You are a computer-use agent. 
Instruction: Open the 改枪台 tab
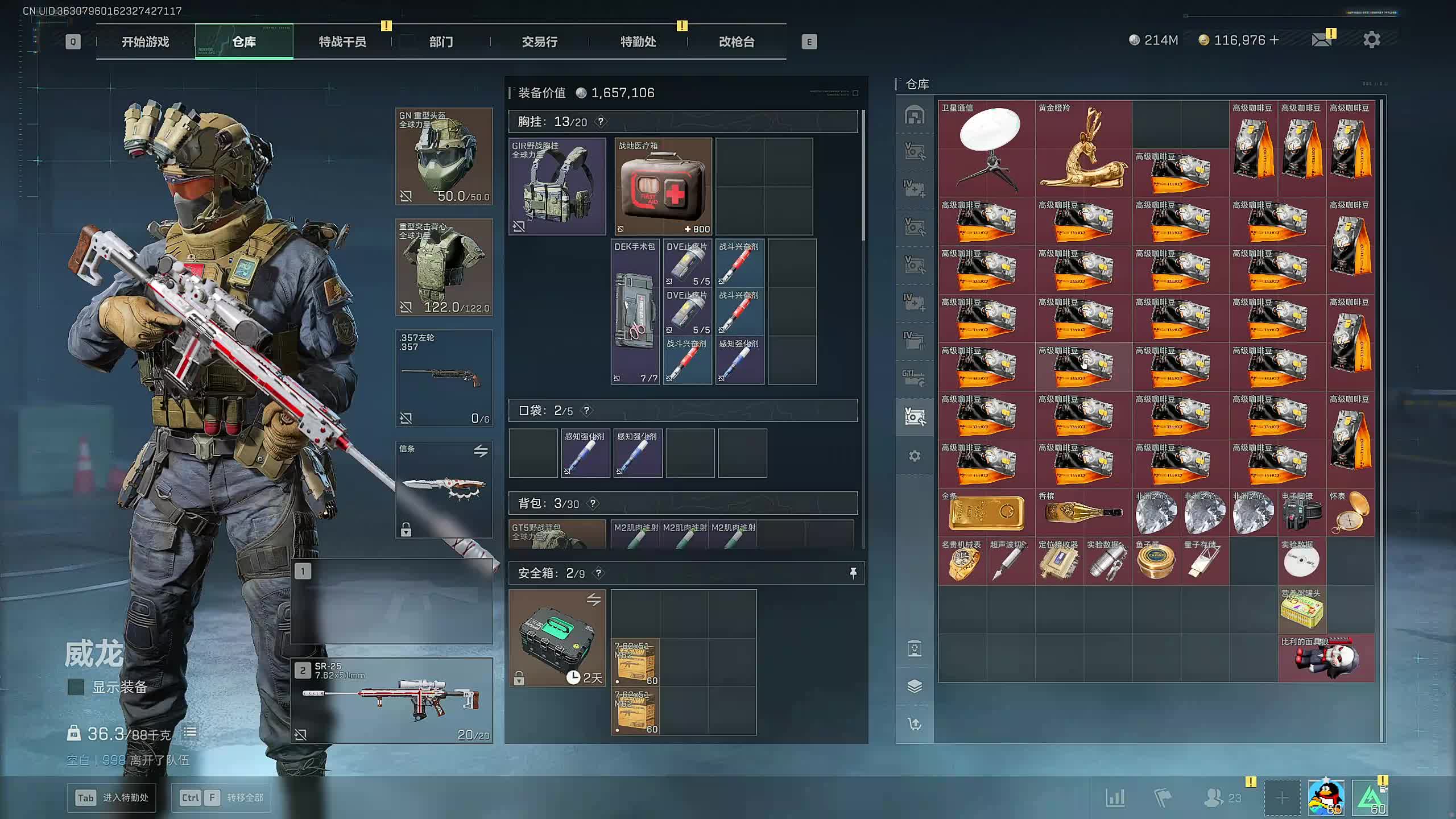pyautogui.click(x=737, y=42)
